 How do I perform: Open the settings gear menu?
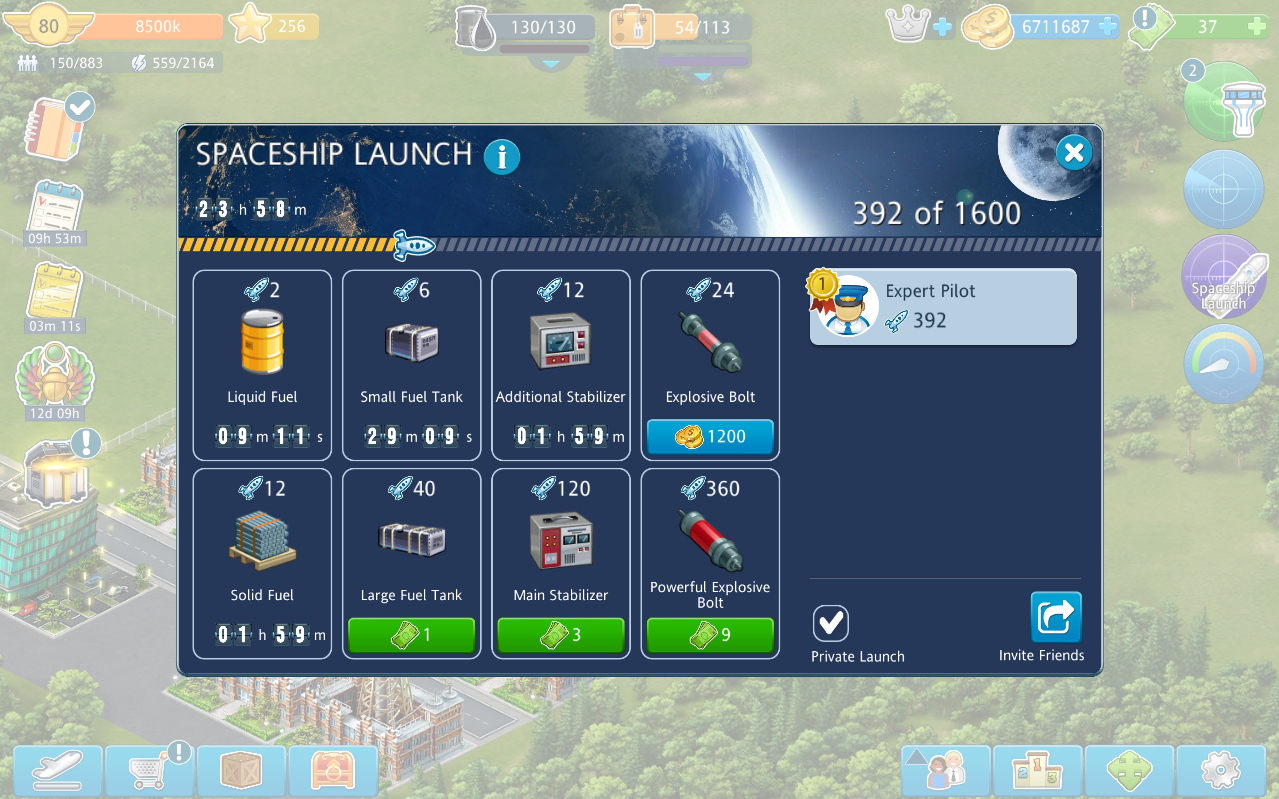tap(1221, 771)
